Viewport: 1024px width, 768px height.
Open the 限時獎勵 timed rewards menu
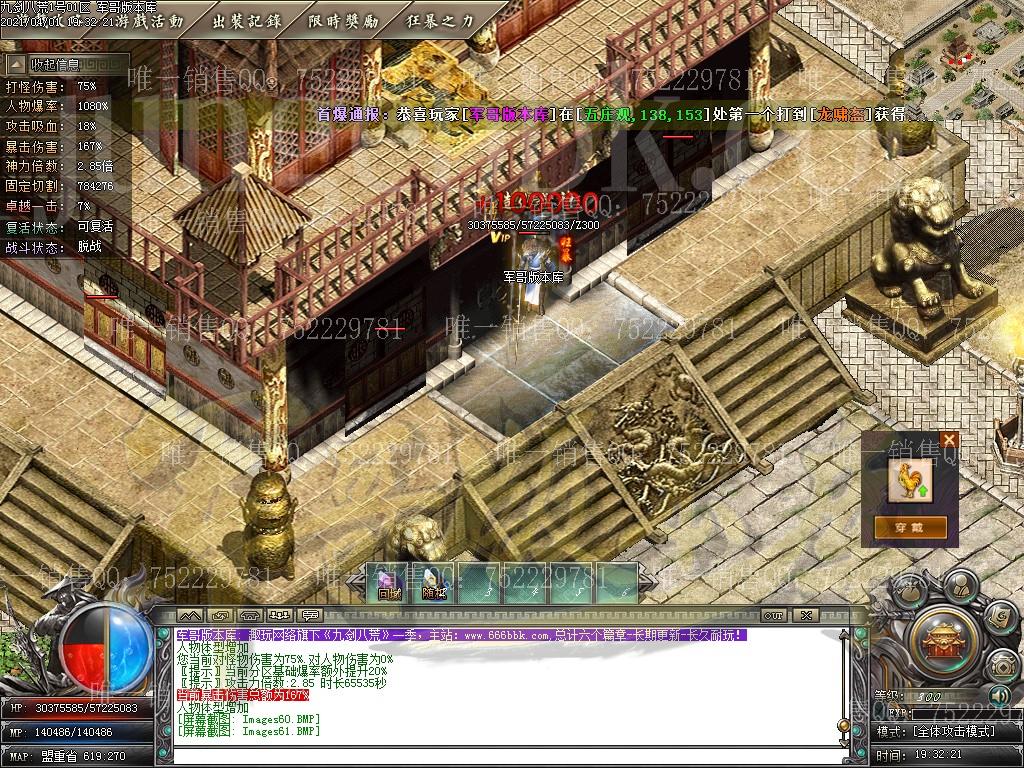(343, 20)
